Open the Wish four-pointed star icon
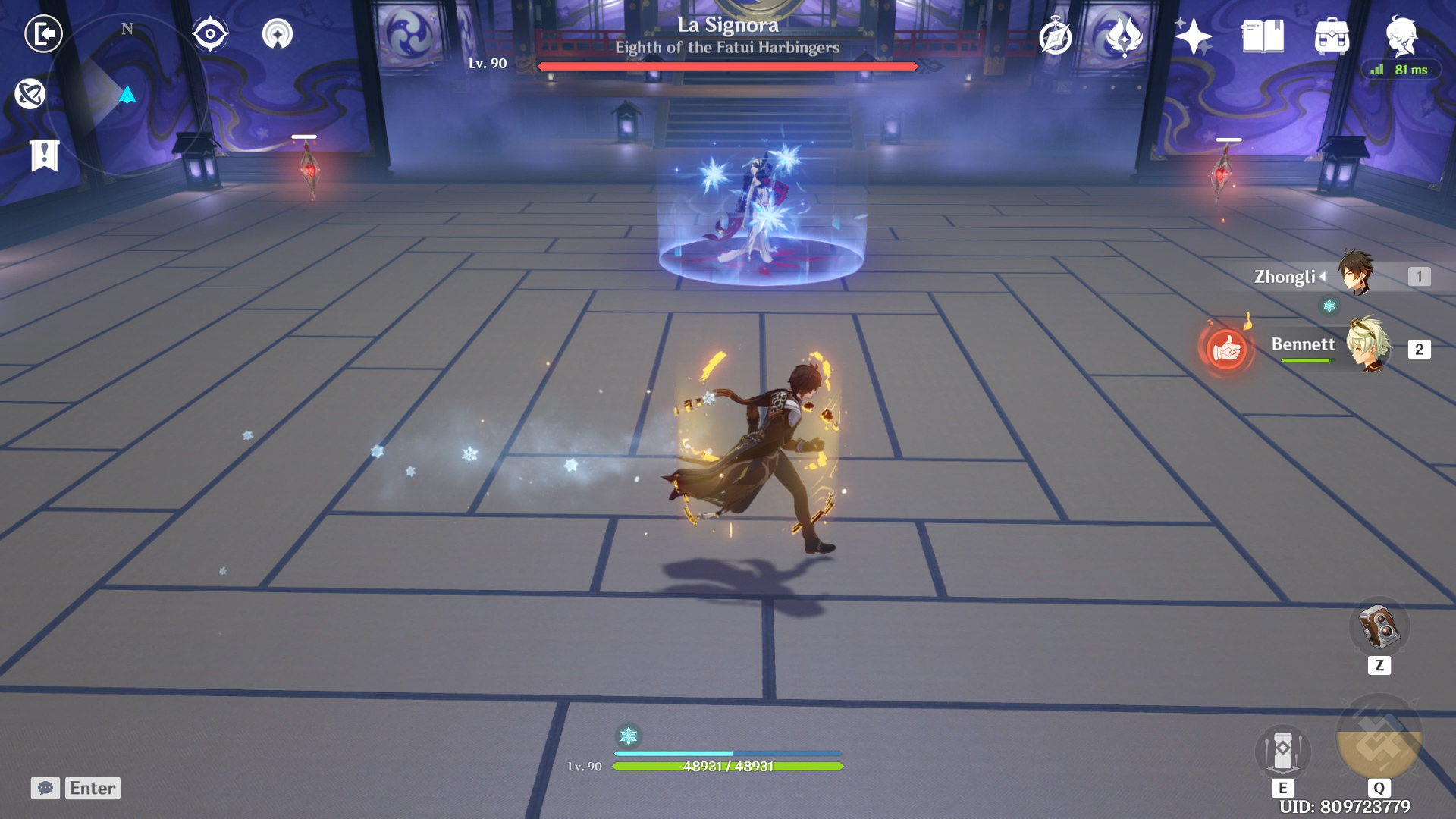The image size is (1456, 819). pos(1193,36)
